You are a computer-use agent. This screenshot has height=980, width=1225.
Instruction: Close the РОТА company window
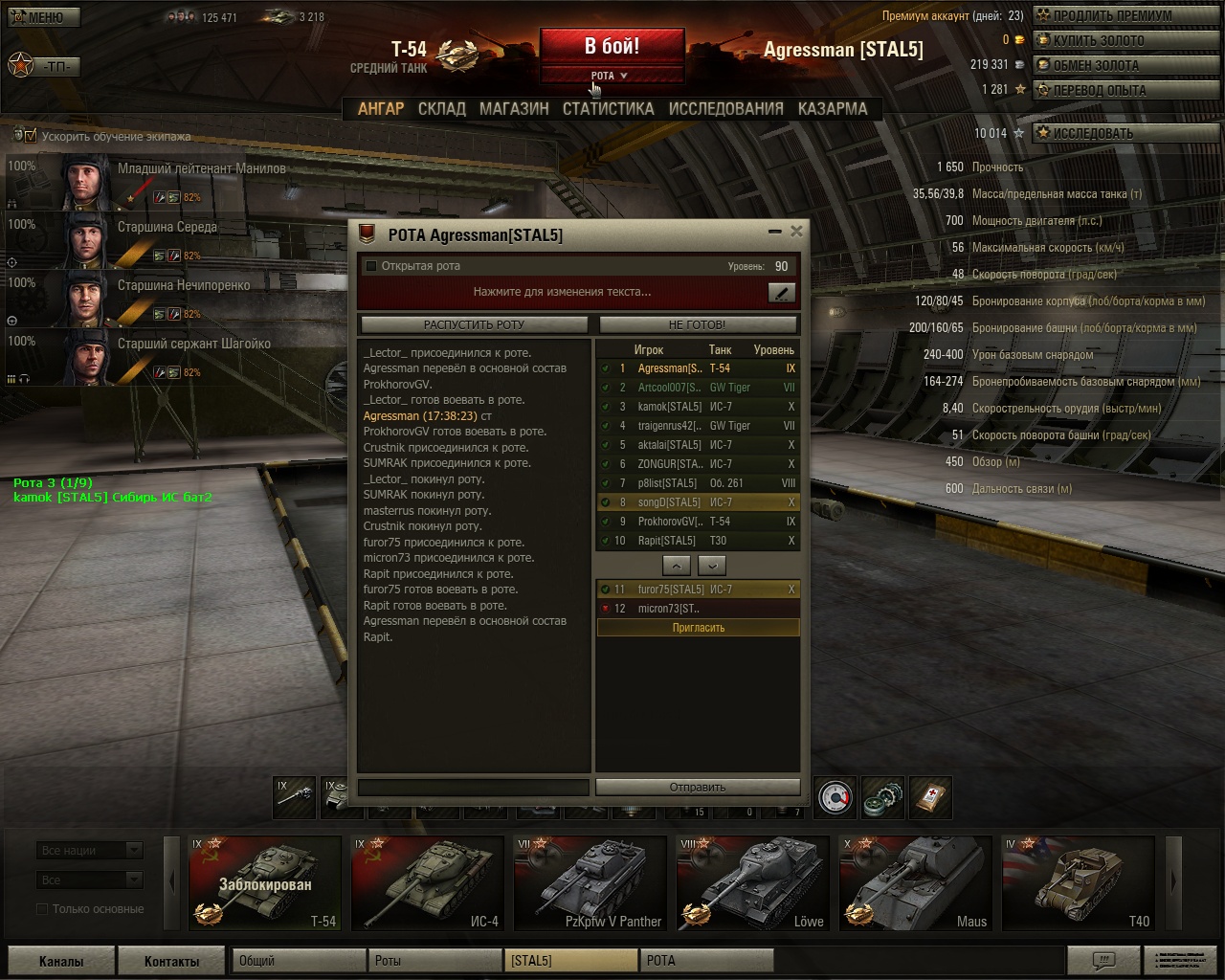(796, 231)
